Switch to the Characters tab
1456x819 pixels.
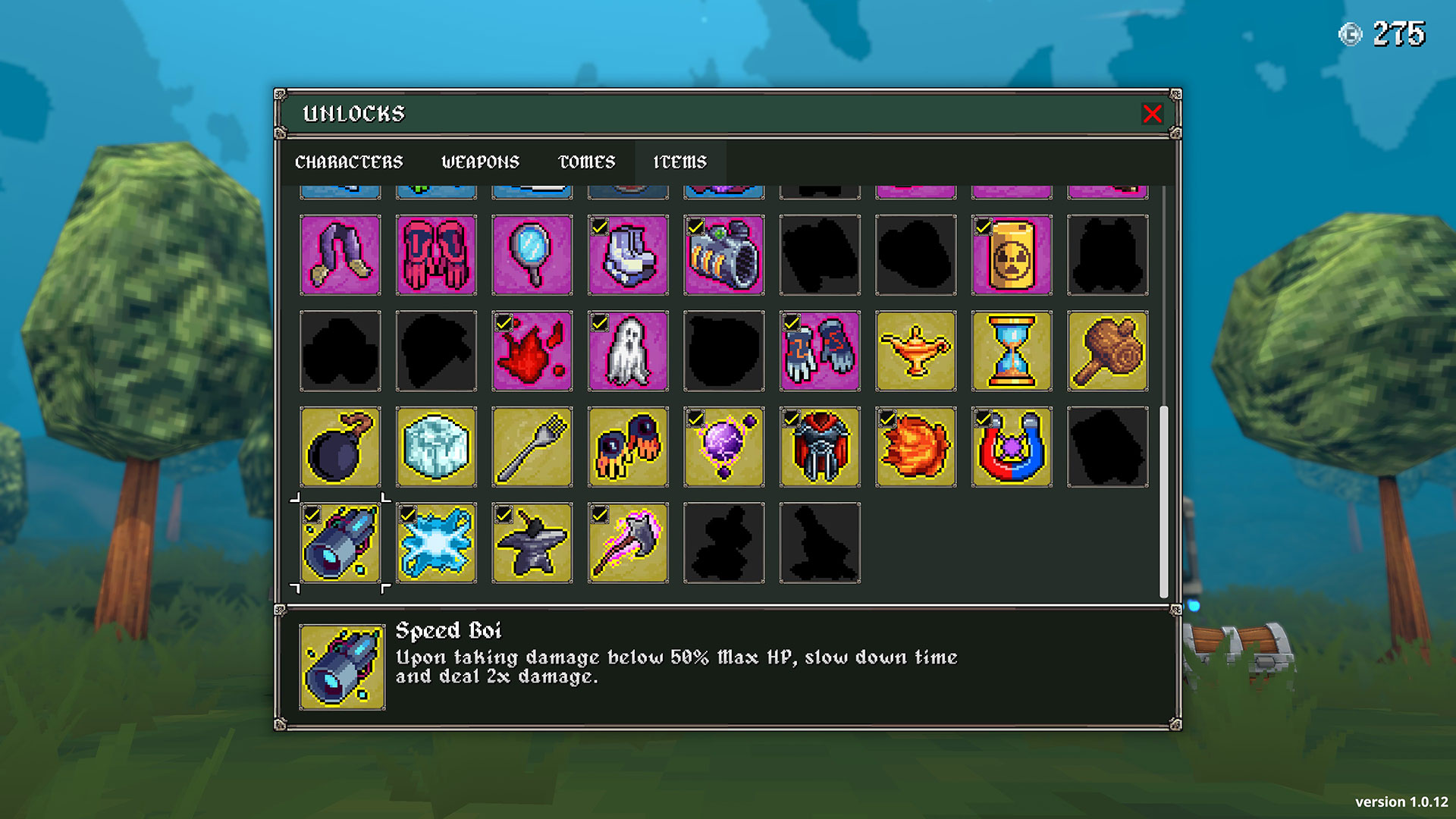[349, 162]
